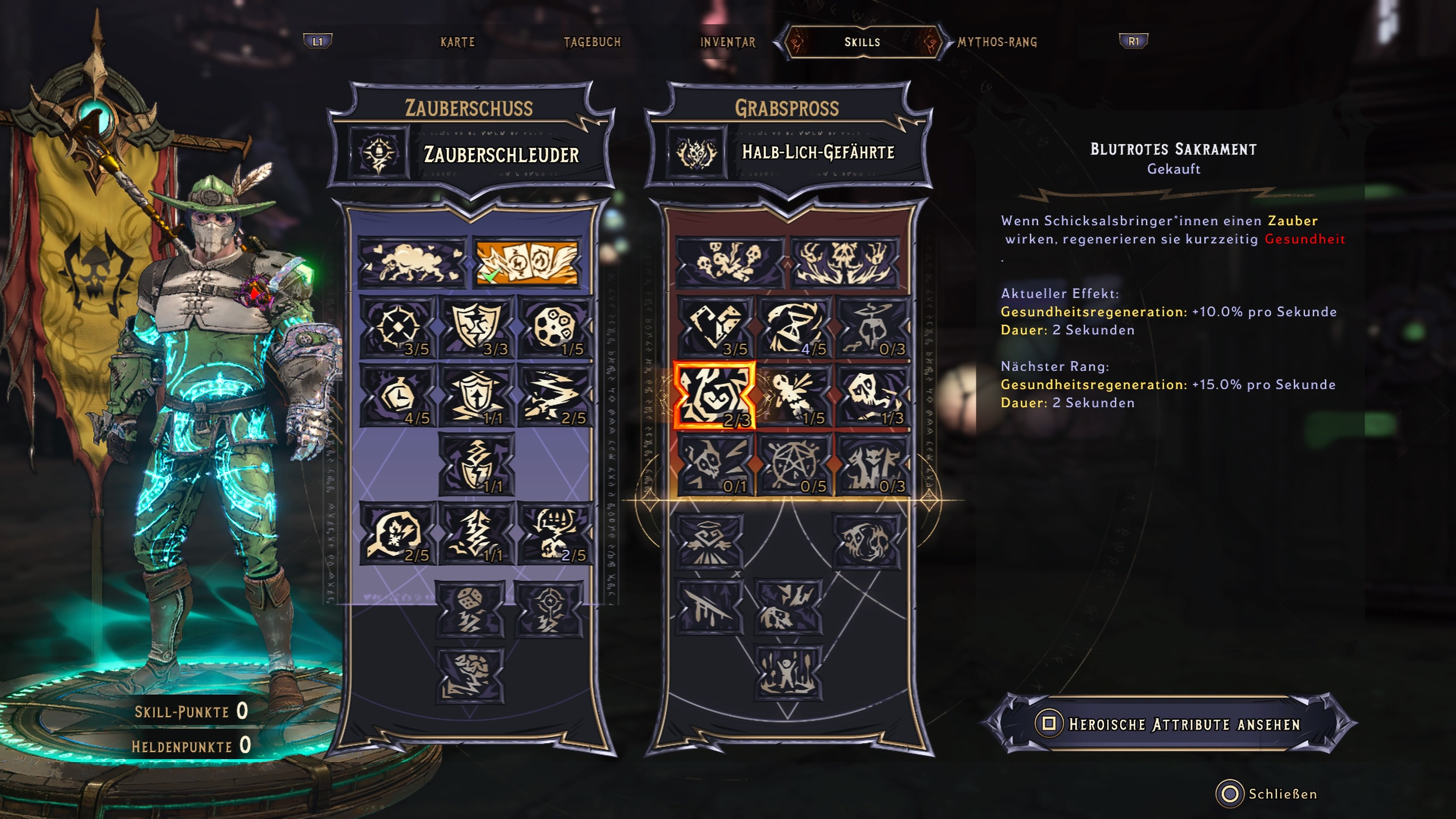Image resolution: width=1456 pixels, height=819 pixels.
Task: Pick the hourglass skill at 4/5
Action: point(794,327)
